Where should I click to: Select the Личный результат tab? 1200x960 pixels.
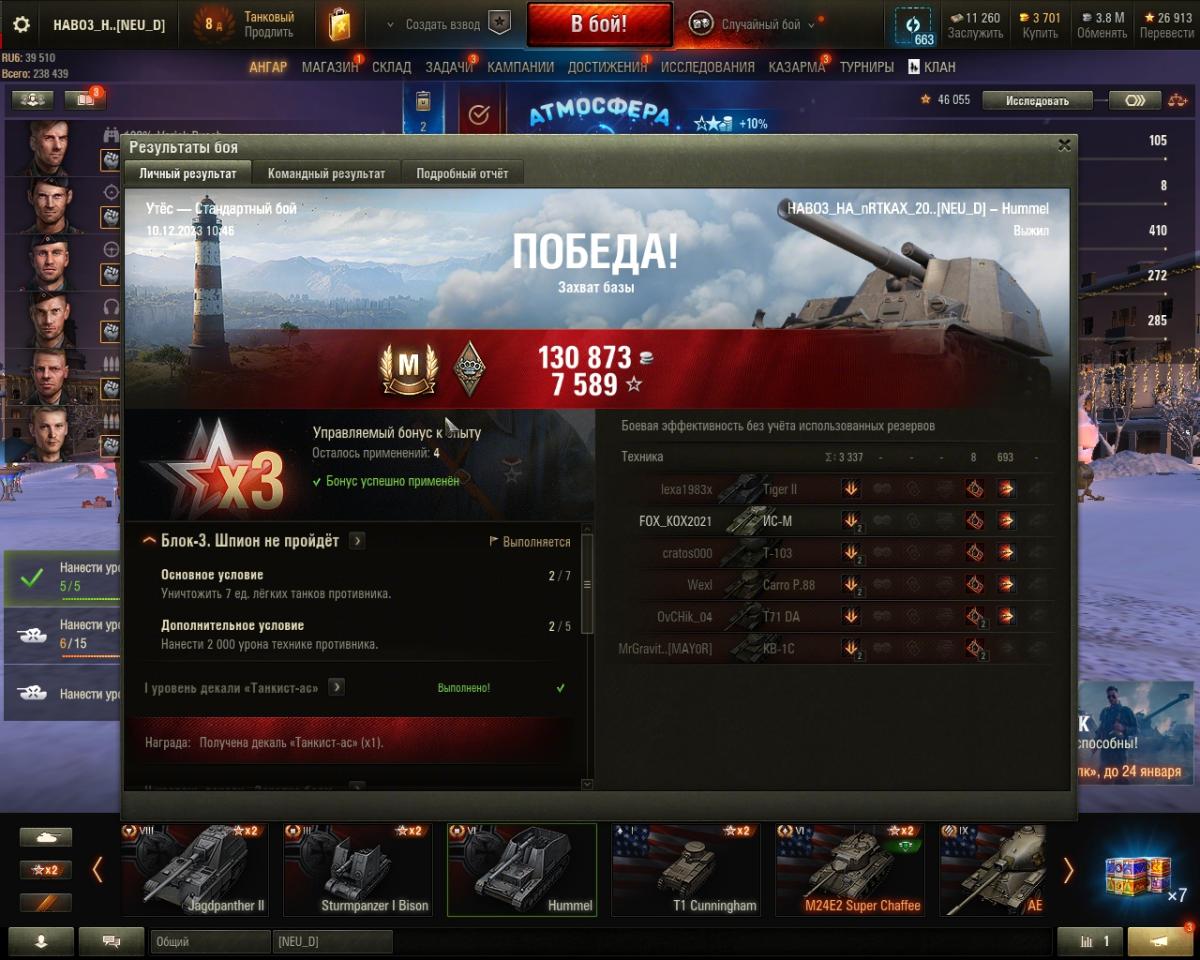coord(188,174)
